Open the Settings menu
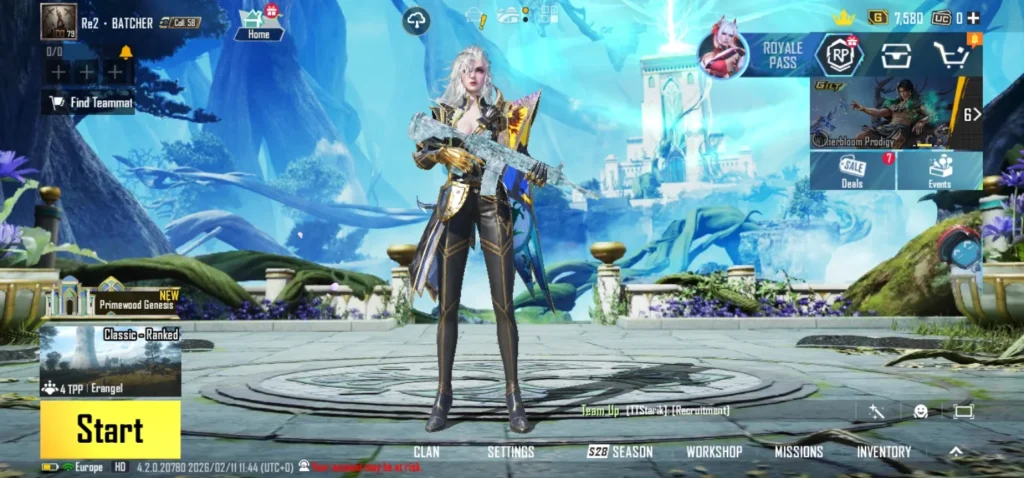Image resolution: width=1024 pixels, height=478 pixels. coord(510,452)
